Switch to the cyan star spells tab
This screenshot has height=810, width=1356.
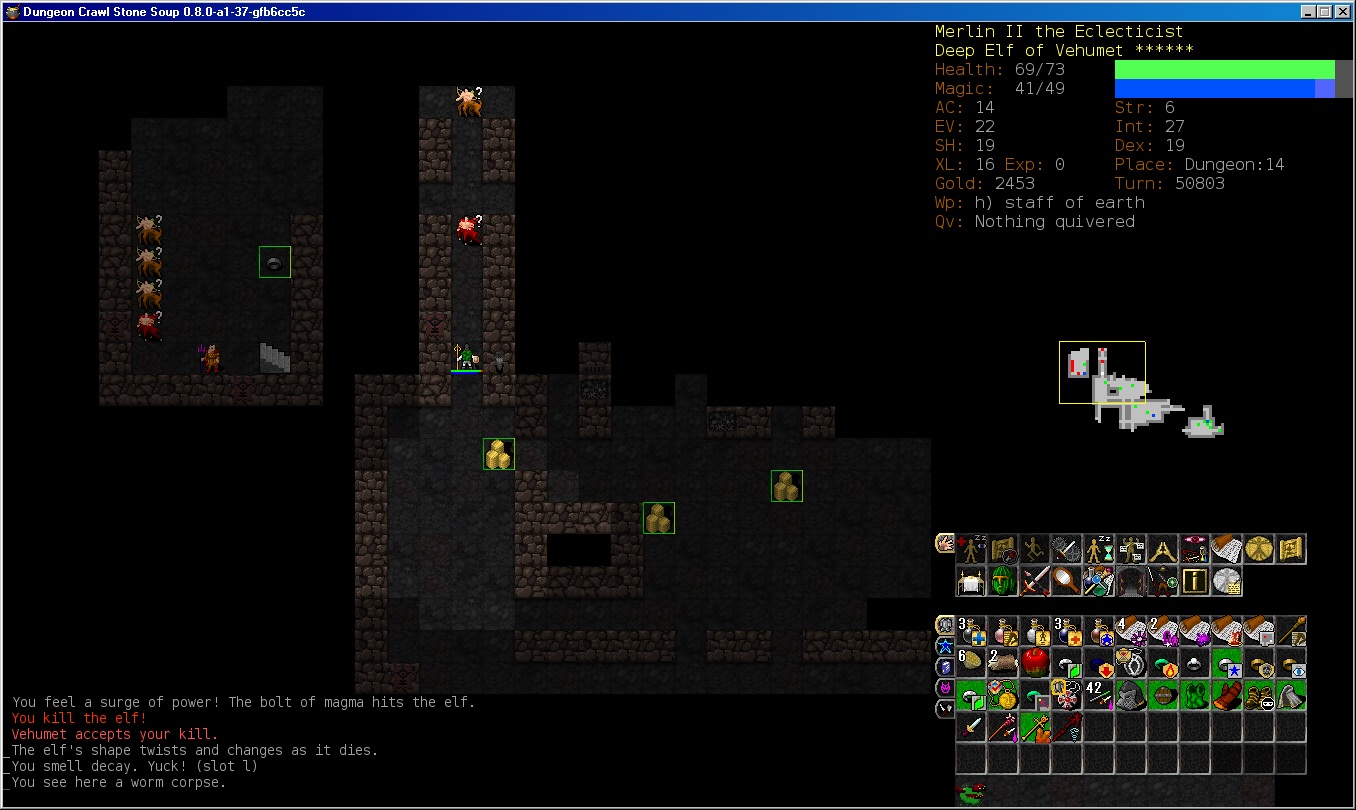(945, 646)
